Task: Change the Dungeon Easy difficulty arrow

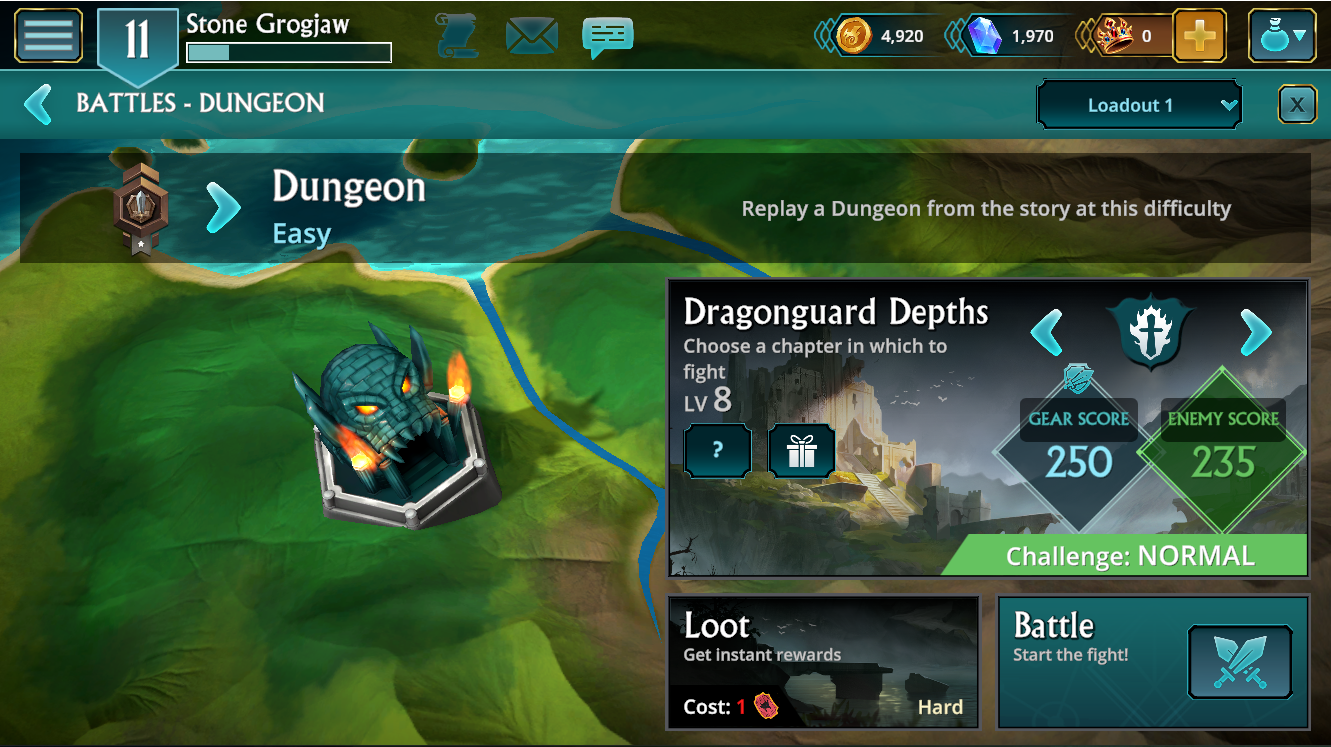Action: pyautogui.click(x=224, y=207)
